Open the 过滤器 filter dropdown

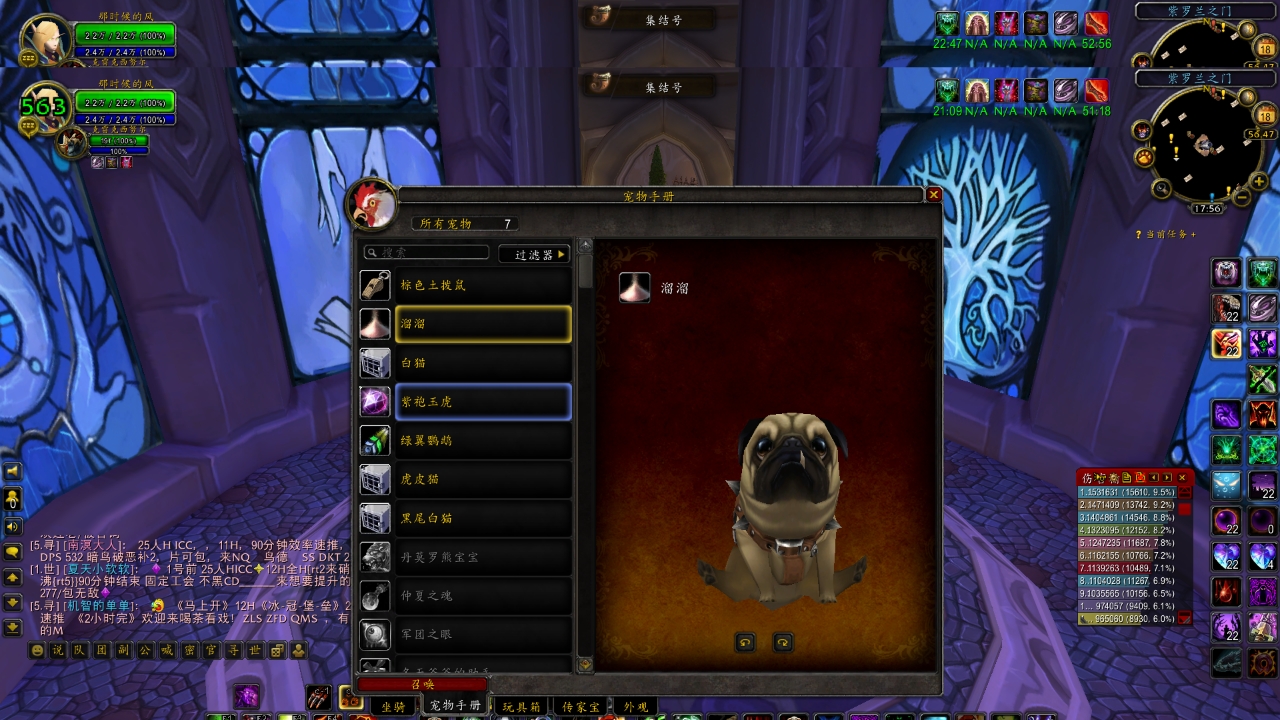point(534,254)
